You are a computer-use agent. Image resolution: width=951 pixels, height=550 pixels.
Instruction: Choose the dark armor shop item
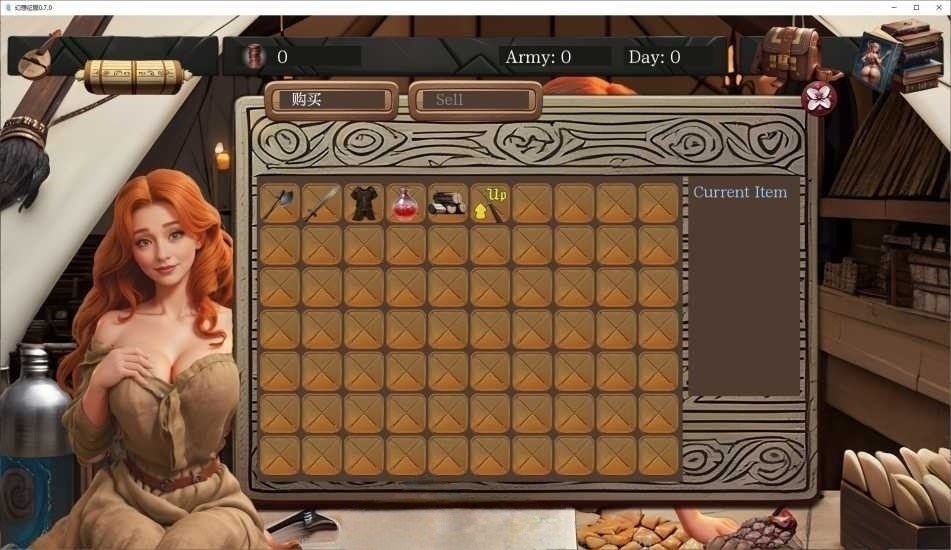[364, 203]
